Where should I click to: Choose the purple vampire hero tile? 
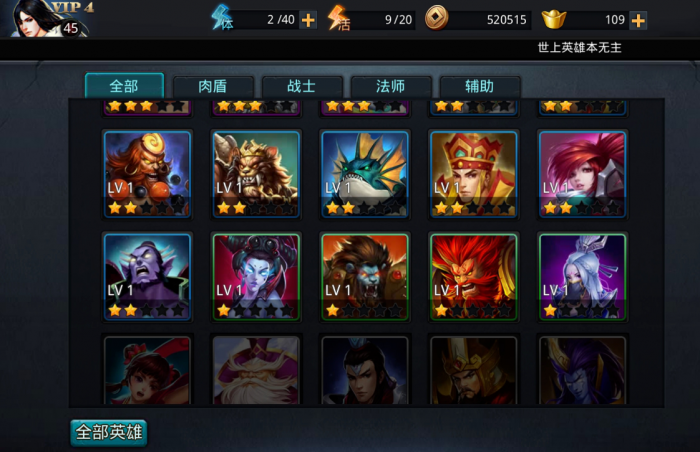point(147,276)
